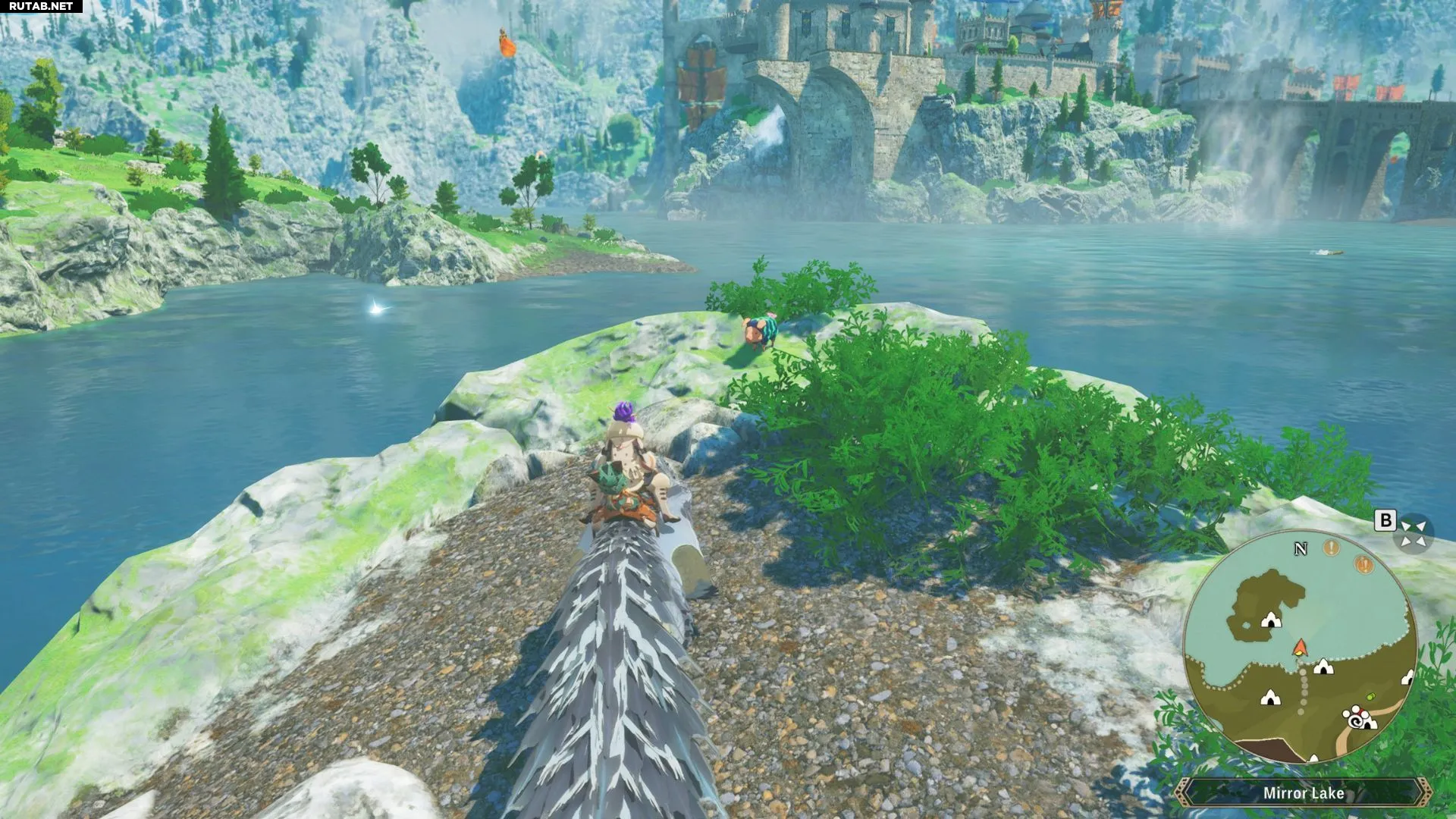Select the den marker on the lake island
This screenshot has height=819, width=1456.
(1270, 621)
